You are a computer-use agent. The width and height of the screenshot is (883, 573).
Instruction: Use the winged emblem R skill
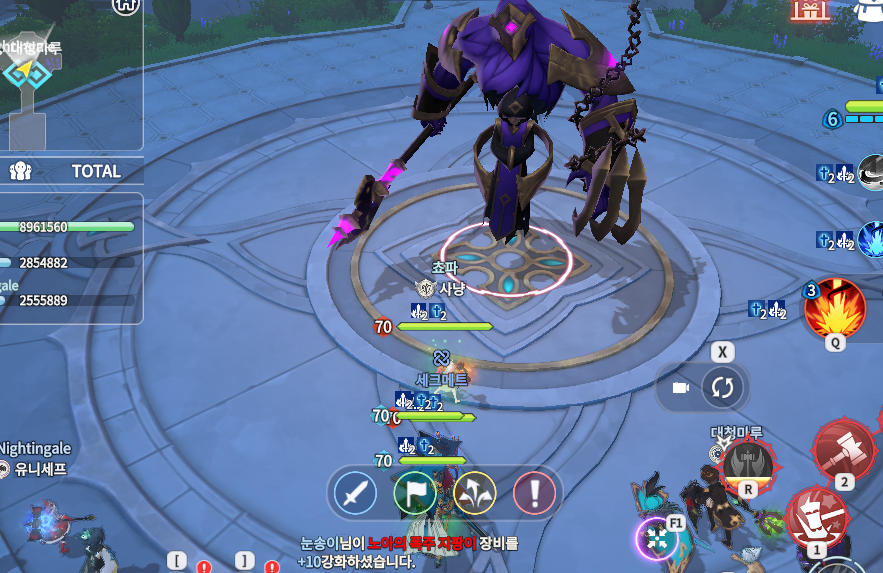pyautogui.click(x=747, y=464)
